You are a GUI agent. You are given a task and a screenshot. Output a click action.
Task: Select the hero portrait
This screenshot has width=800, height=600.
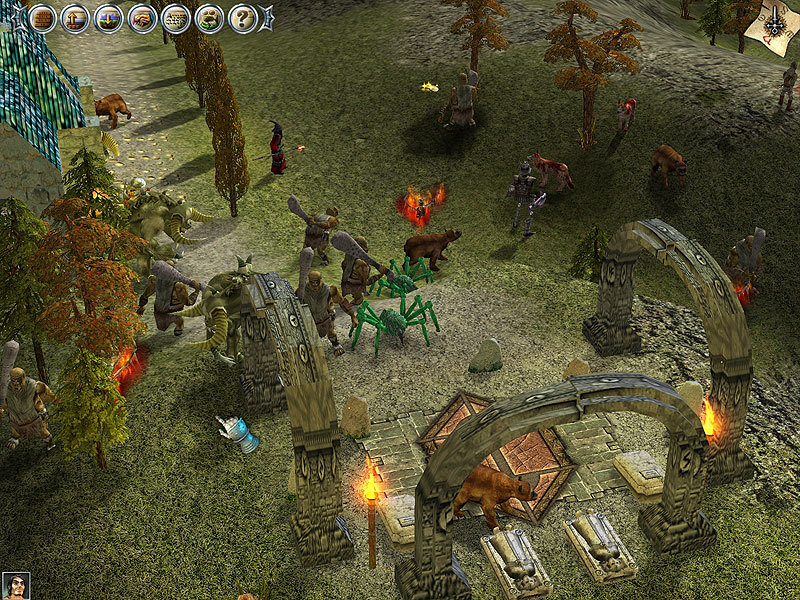point(15,586)
